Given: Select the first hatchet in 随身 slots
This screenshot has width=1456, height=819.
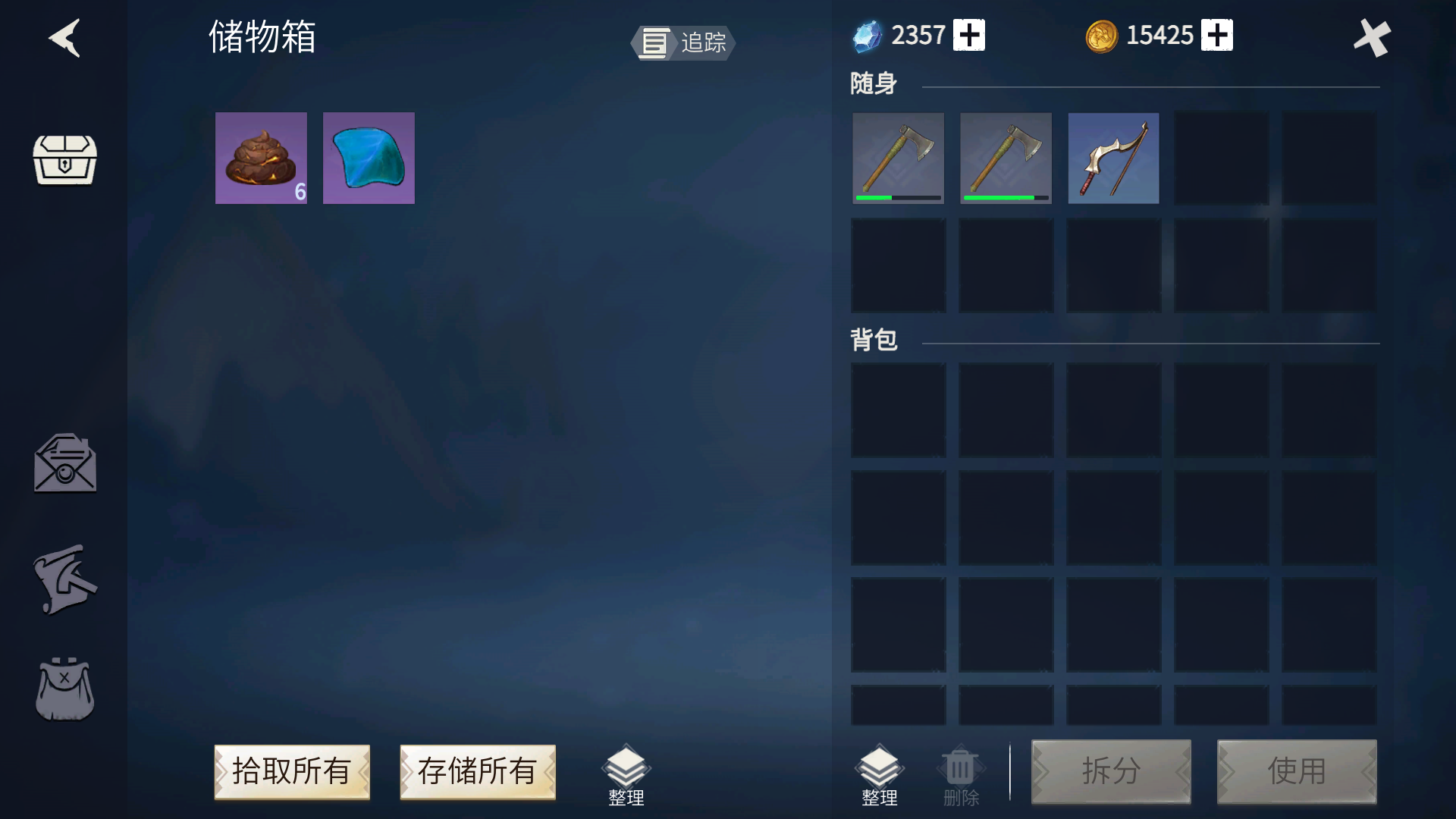Looking at the screenshot, I should (899, 158).
